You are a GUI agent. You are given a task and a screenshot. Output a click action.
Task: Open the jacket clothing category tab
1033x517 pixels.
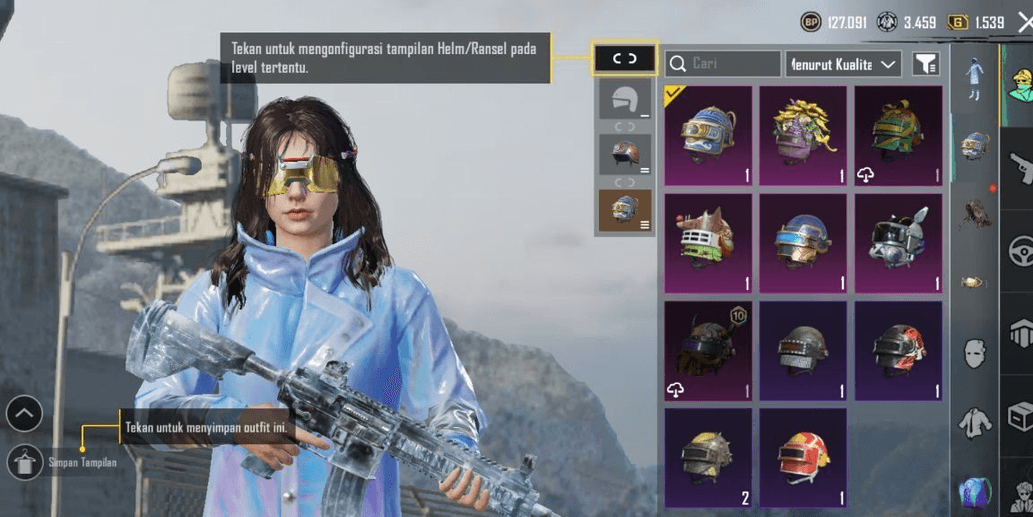974,422
